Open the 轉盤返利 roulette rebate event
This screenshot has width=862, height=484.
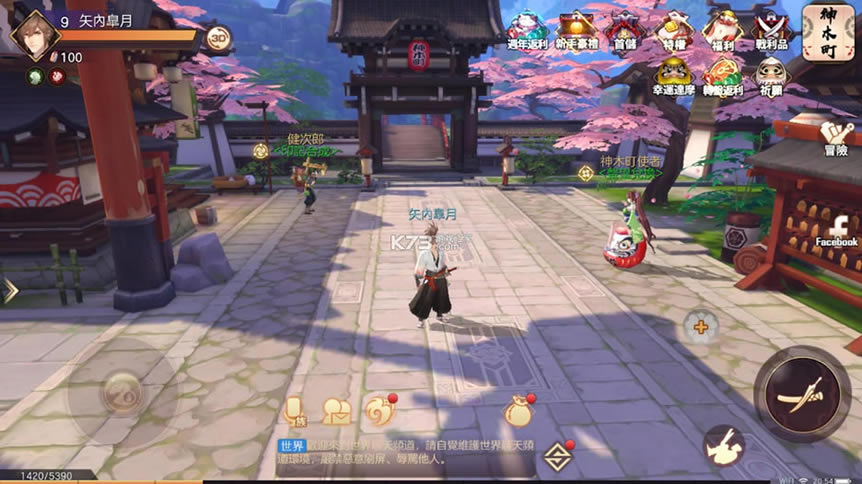pyautogui.click(x=721, y=76)
